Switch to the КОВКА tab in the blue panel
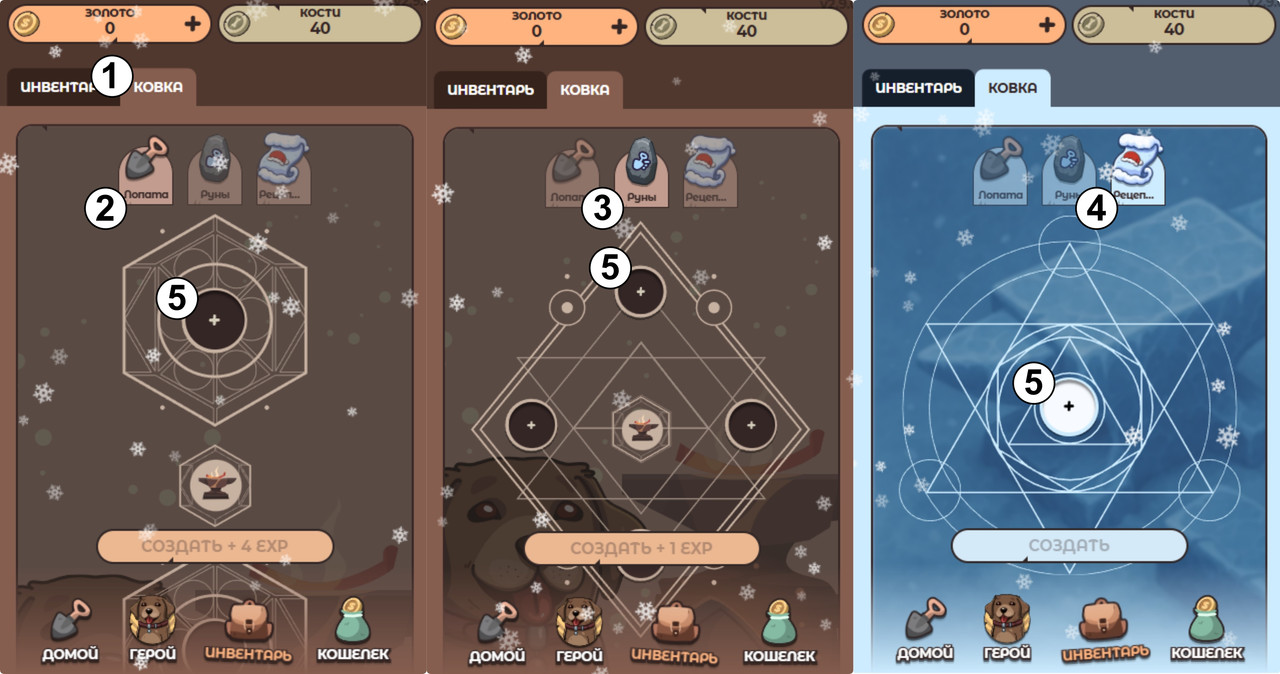This screenshot has height=674, width=1280. pos(1012,88)
